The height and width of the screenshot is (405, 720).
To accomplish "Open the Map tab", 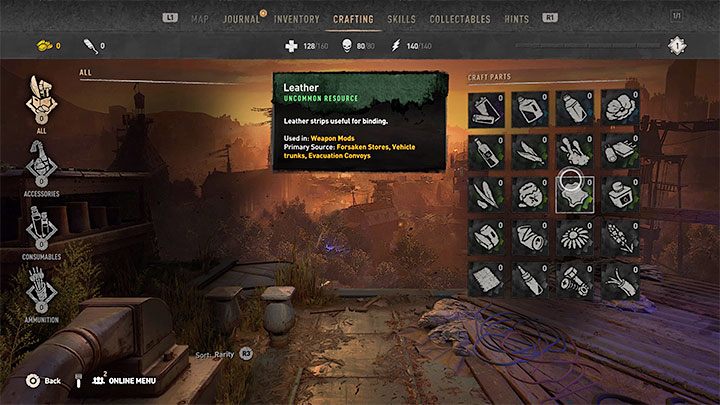I will 200,18.
